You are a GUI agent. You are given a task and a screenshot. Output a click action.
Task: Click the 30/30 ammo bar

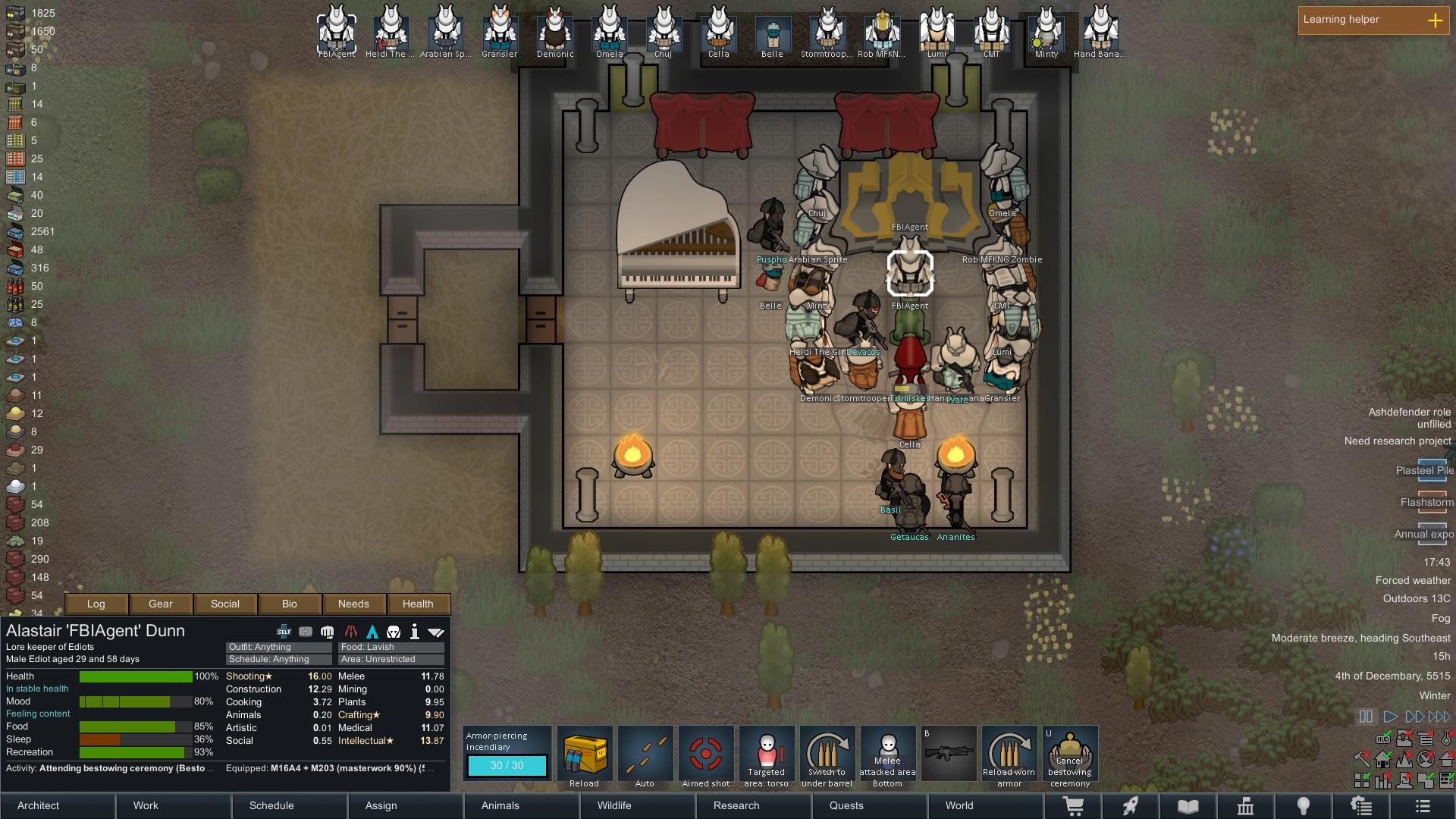point(507,766)
